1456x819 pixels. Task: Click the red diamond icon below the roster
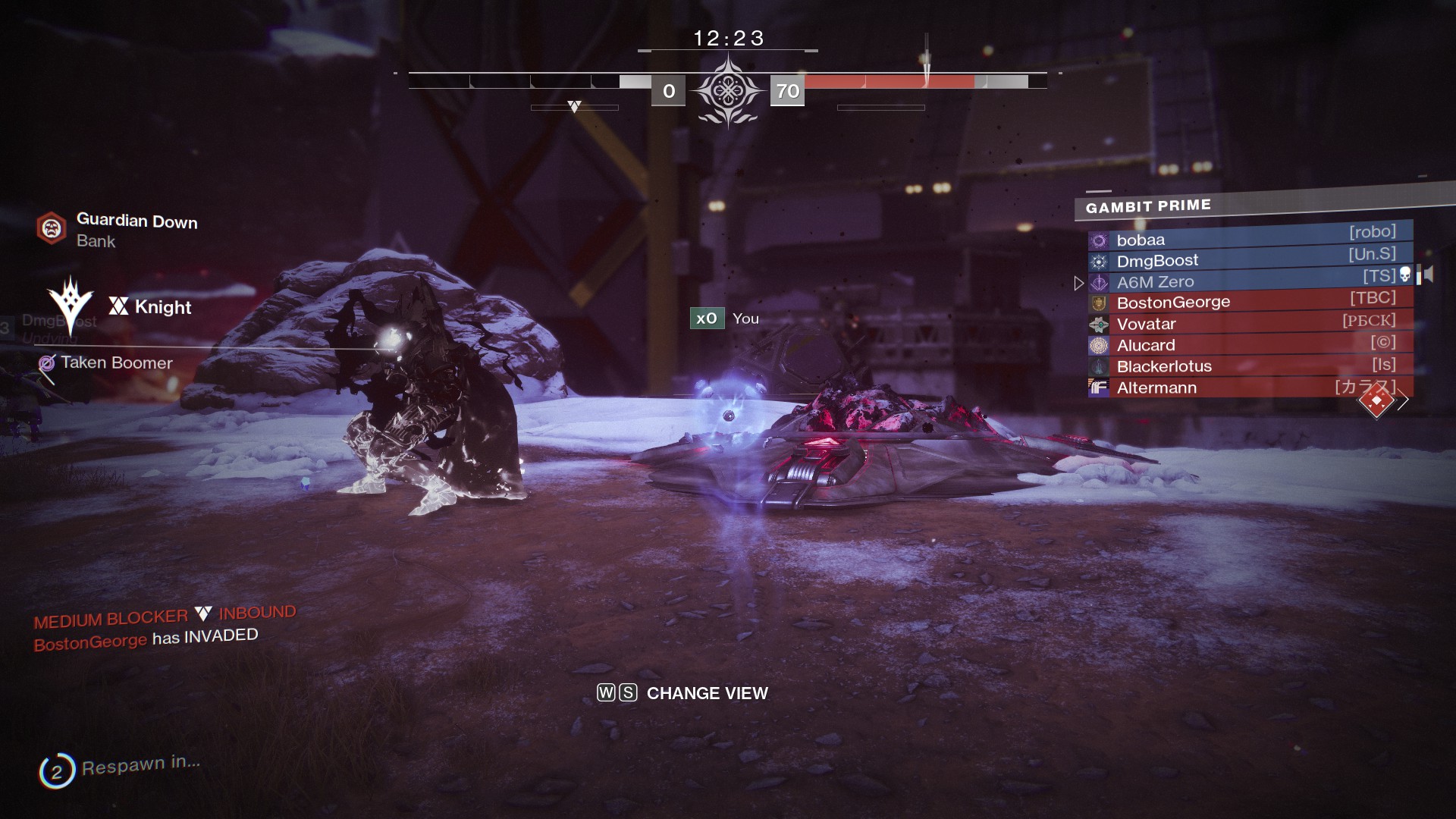1376,400
